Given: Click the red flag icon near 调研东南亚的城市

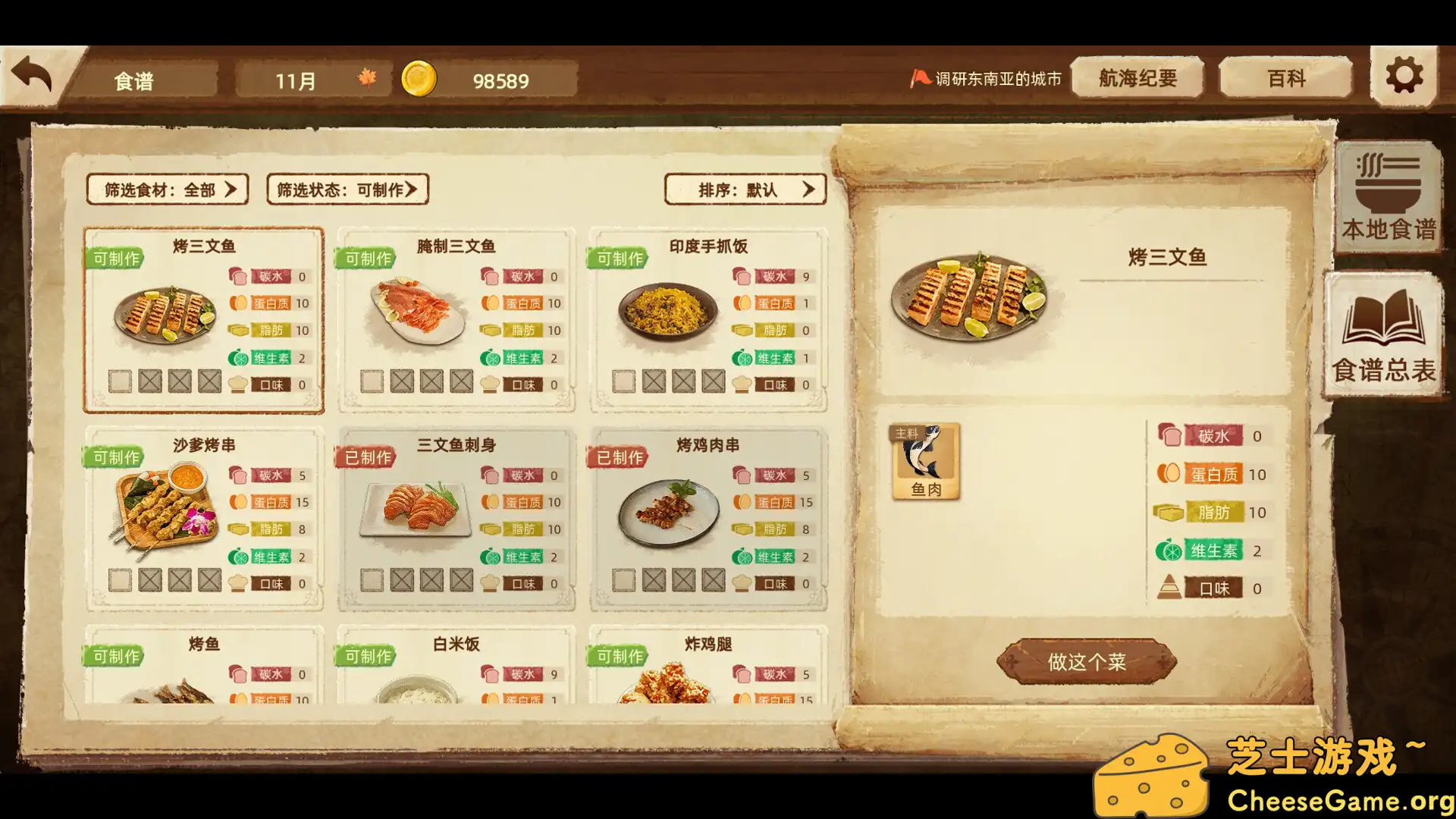Looking at the screenshot, I should (x=920, y=76).
